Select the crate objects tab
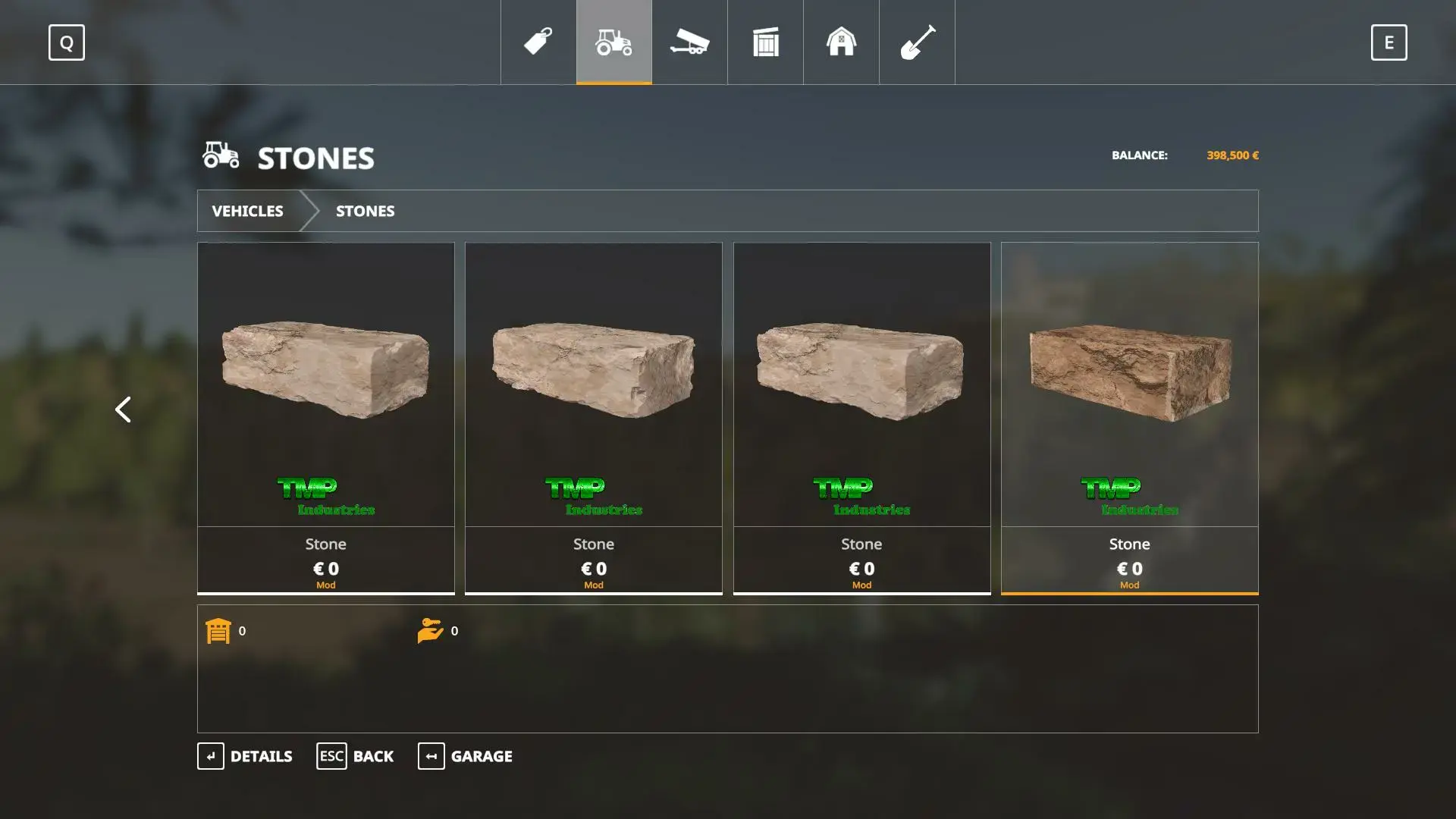The image size is (1456, 819). click(765, 42)
